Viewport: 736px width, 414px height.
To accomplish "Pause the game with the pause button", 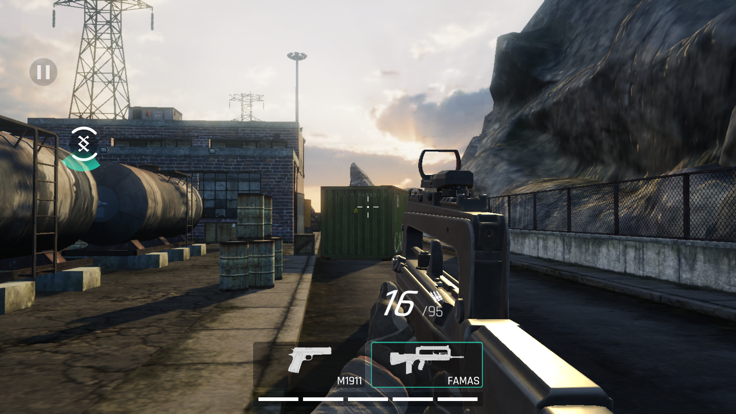I will pos(43,72).
